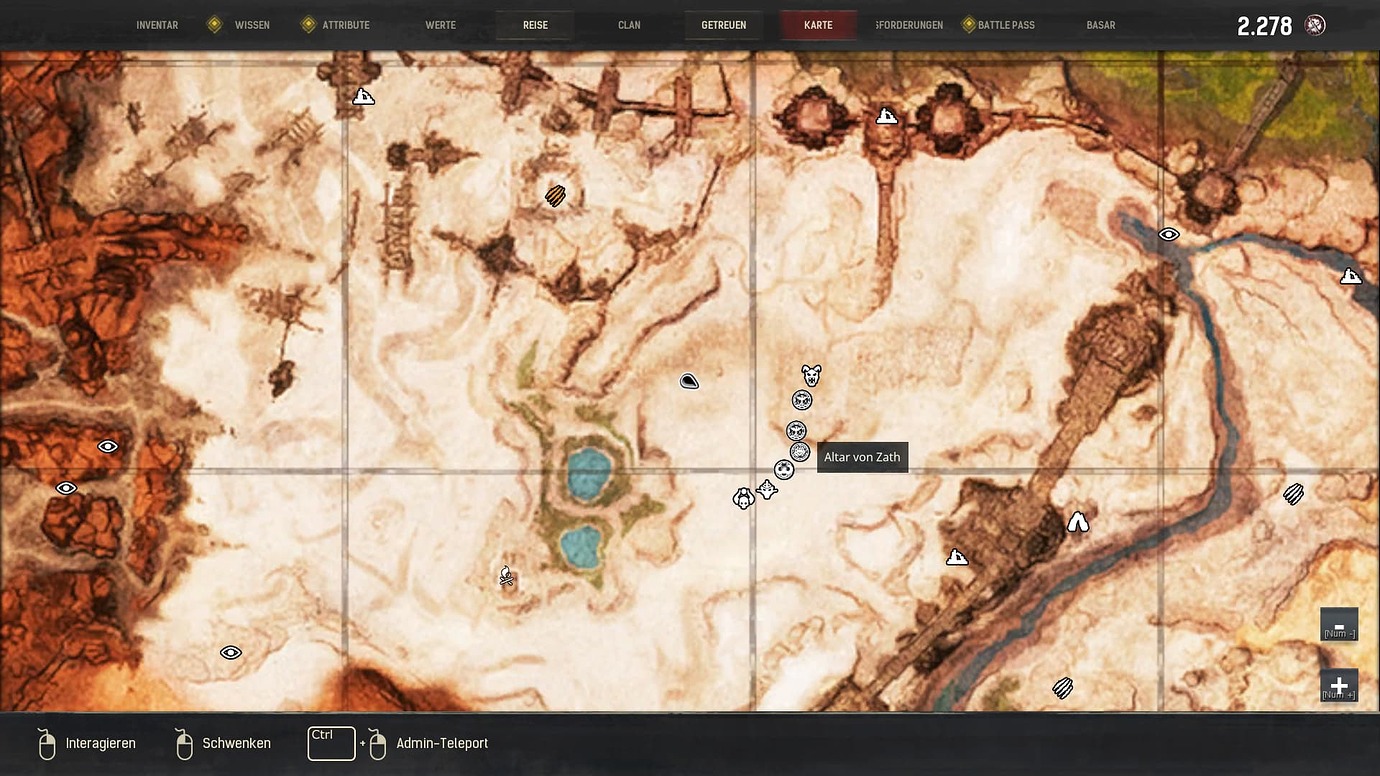The width and height of the screenshot is (1380, 776).
Task: Select the black rock marker in the map center
Action: 689,381
